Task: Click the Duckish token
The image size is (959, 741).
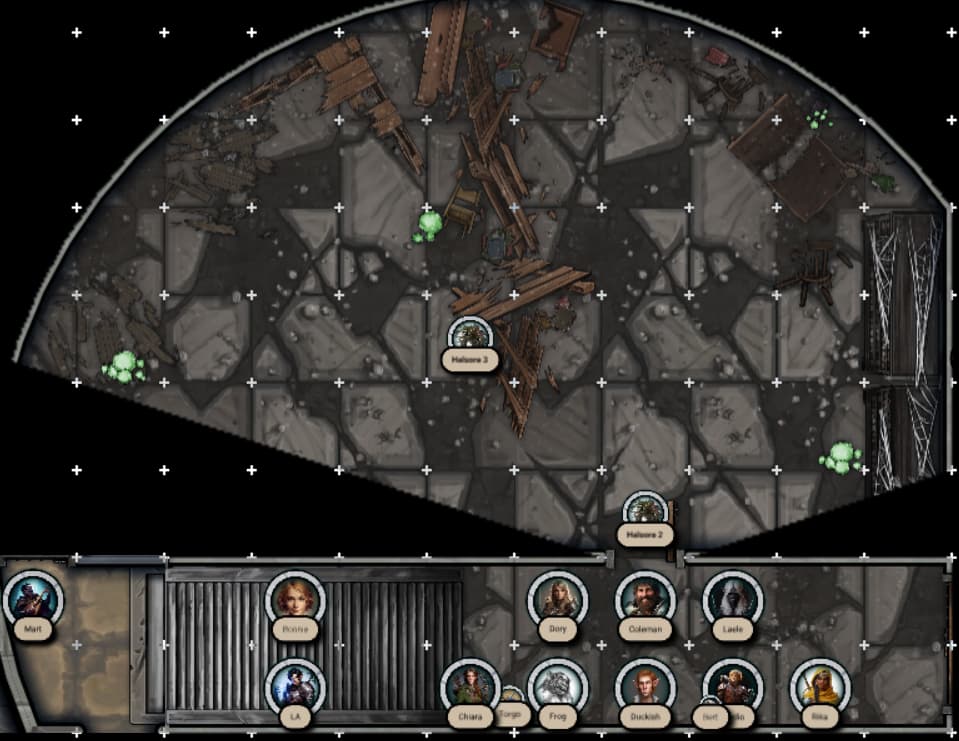Action: [x=645, y=687]
